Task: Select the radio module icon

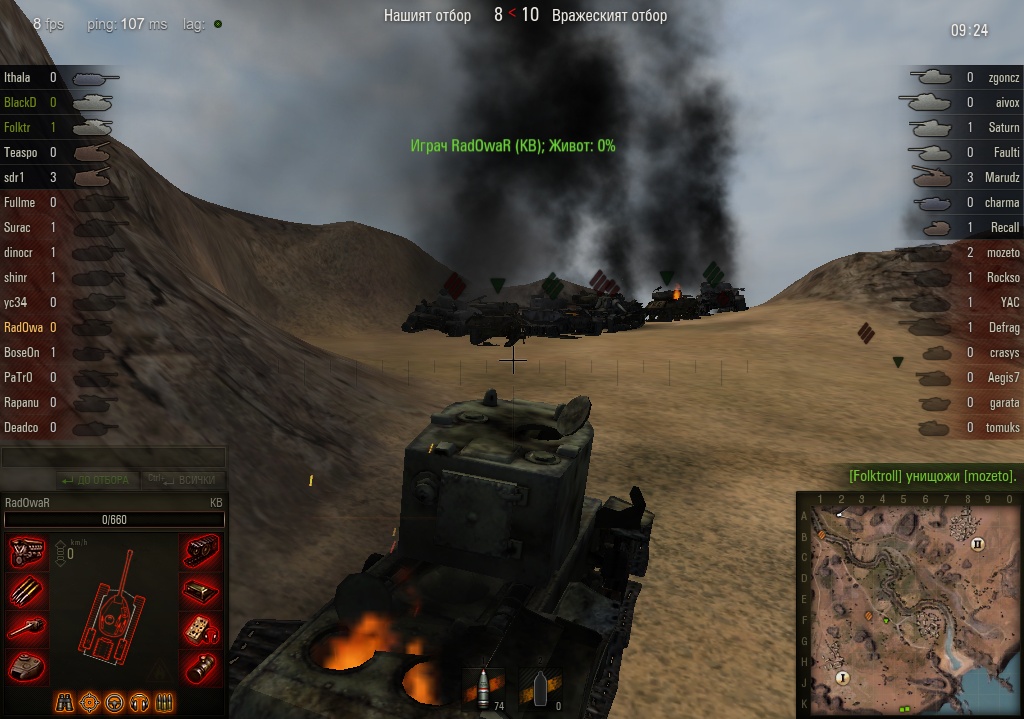Action: (x=201, y=629)
